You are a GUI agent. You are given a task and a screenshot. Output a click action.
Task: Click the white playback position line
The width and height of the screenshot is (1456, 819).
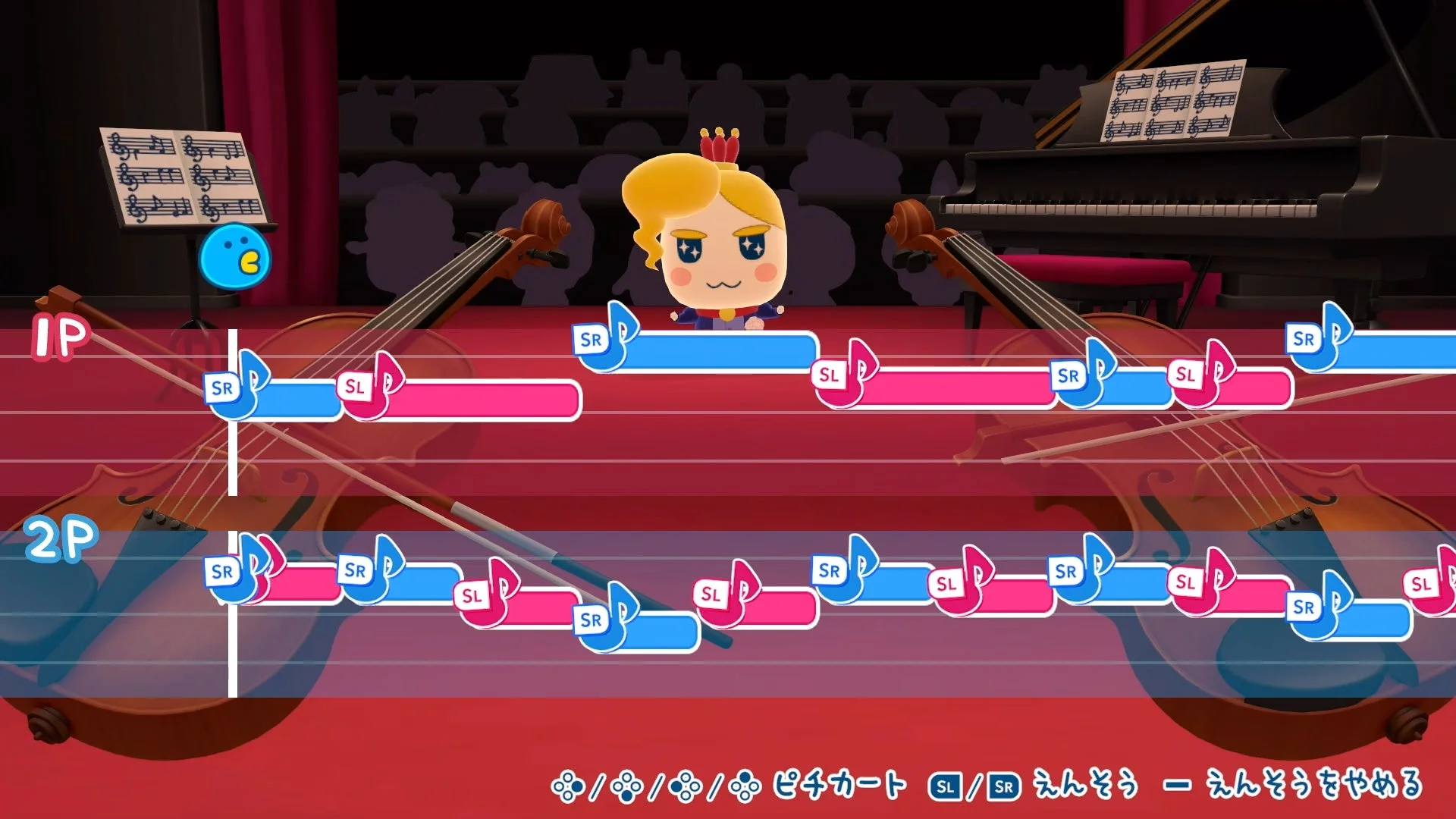coord(232,493)
